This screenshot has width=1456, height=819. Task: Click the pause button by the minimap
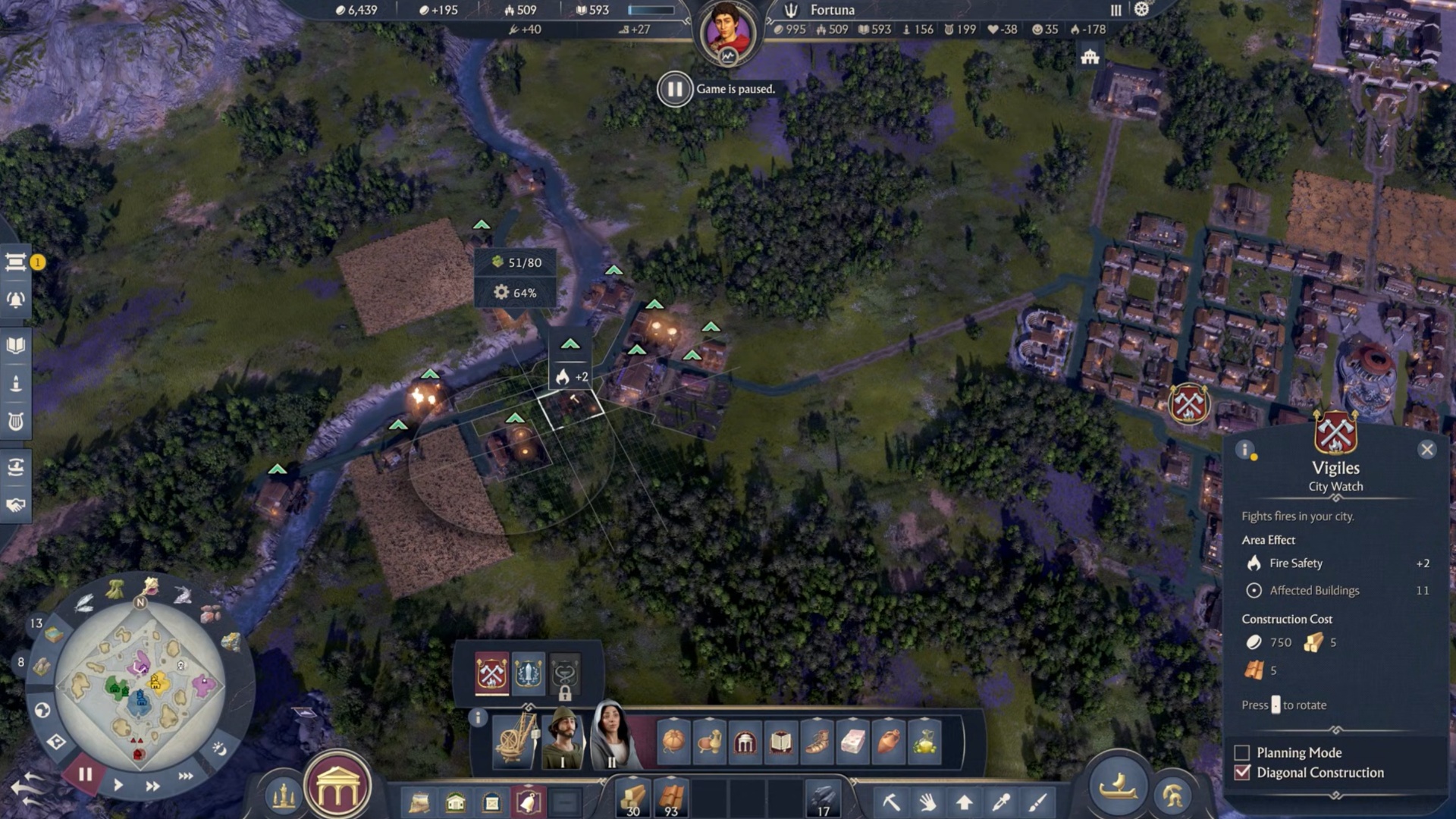click(x=85, y=774)
